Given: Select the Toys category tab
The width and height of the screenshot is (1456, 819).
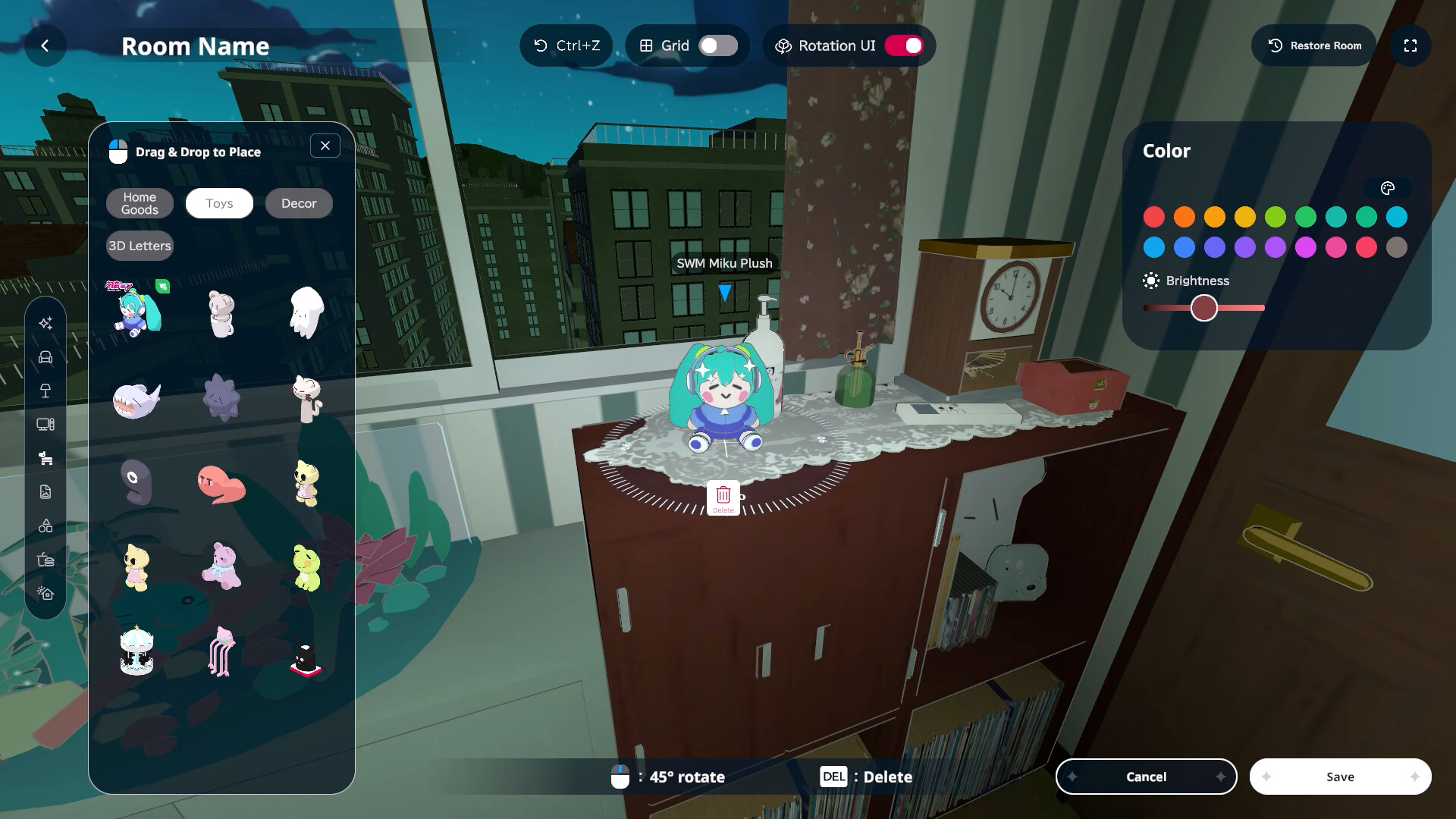Looking at the screenshot, I should (219, 203).
